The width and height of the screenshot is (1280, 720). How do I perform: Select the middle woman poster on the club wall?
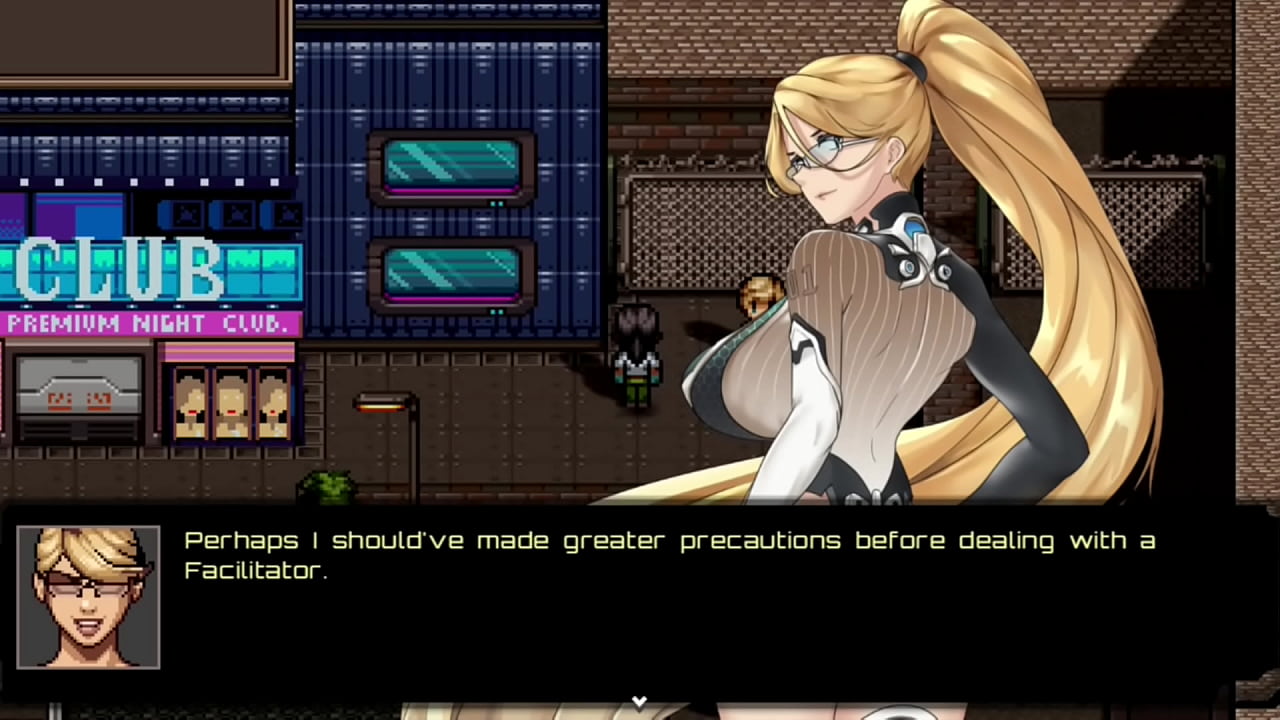pyautogui.click(x=231, y=405)
